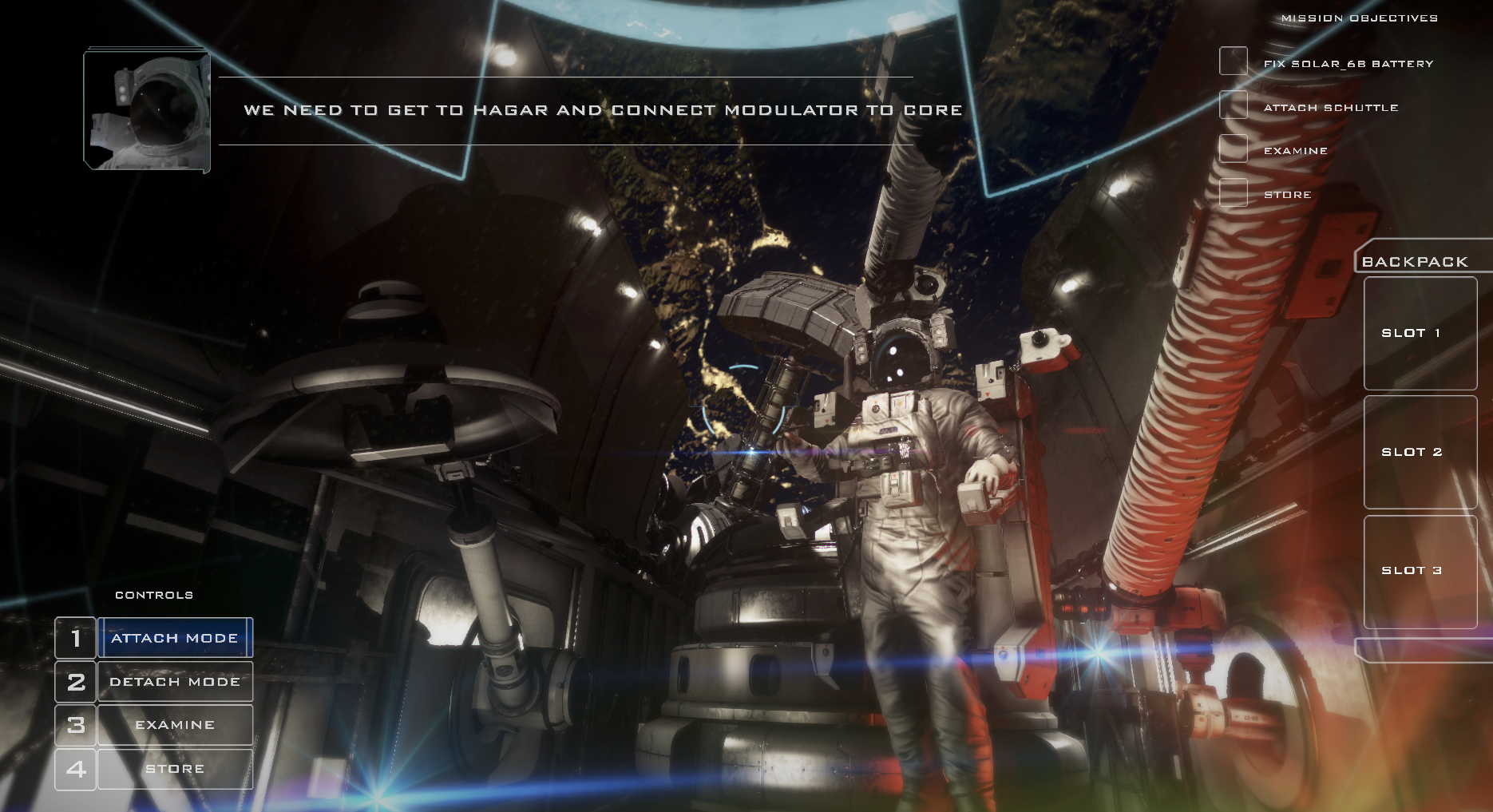This screenshot has width=1493, height=812.
Task: Switch to Detach Mode
Action: pyautogui.click(x=175, y=681)
